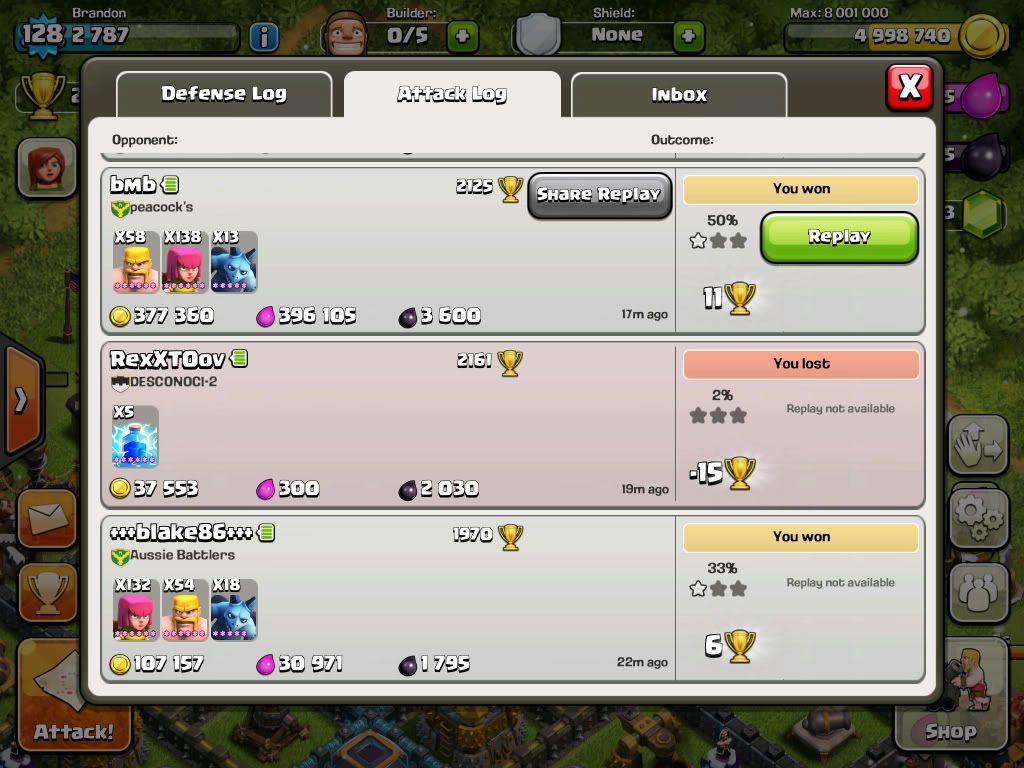The width and height of the screenshot is (1024, 768).
Task: Open the trophy league button
Action: coord(46,595)
